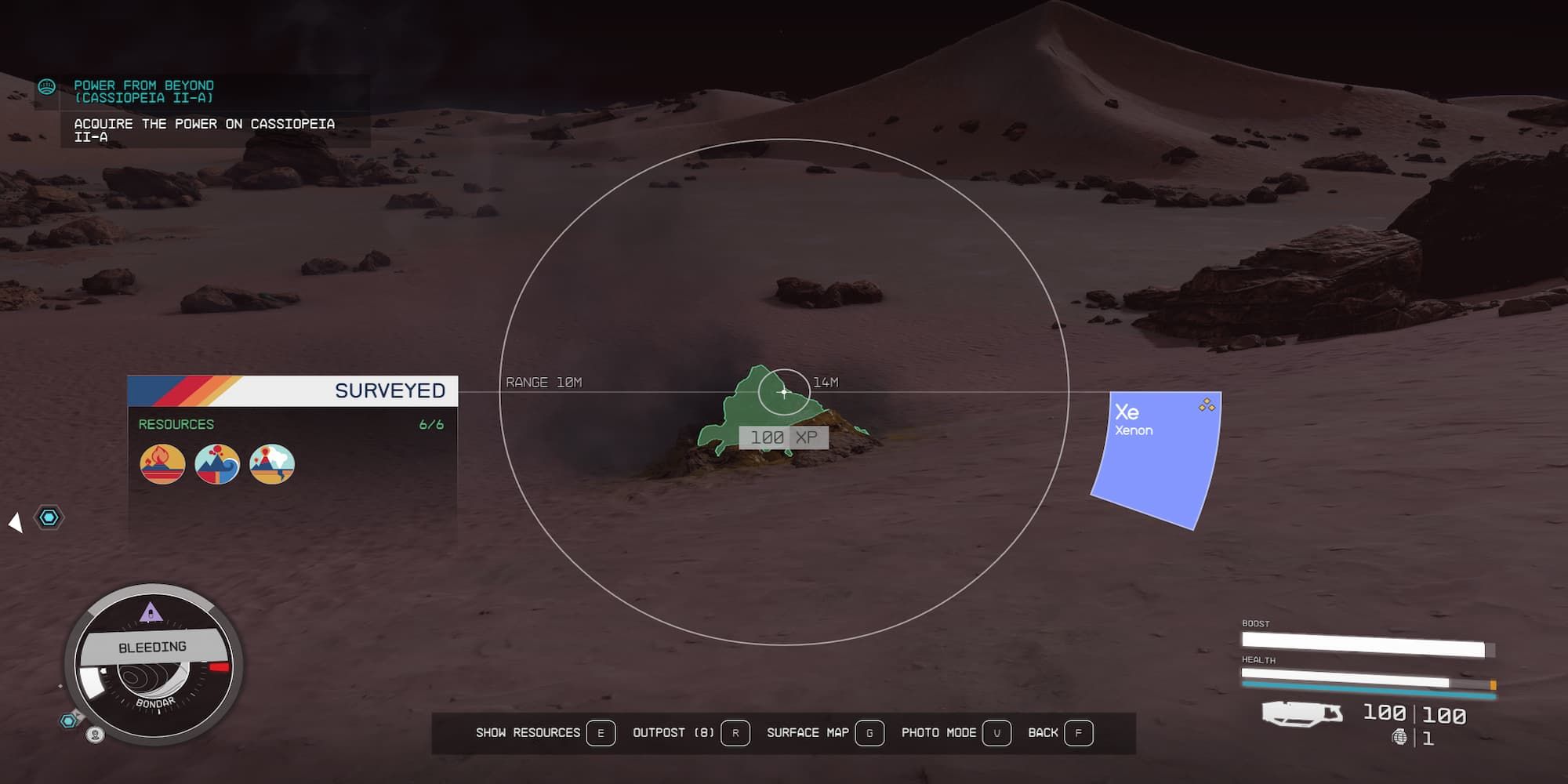Click the quest icon beside POWER FROM BEYOND
The height and width of the screenshot is (784, 1568).
pyautogui.click(x=47, y=86)
